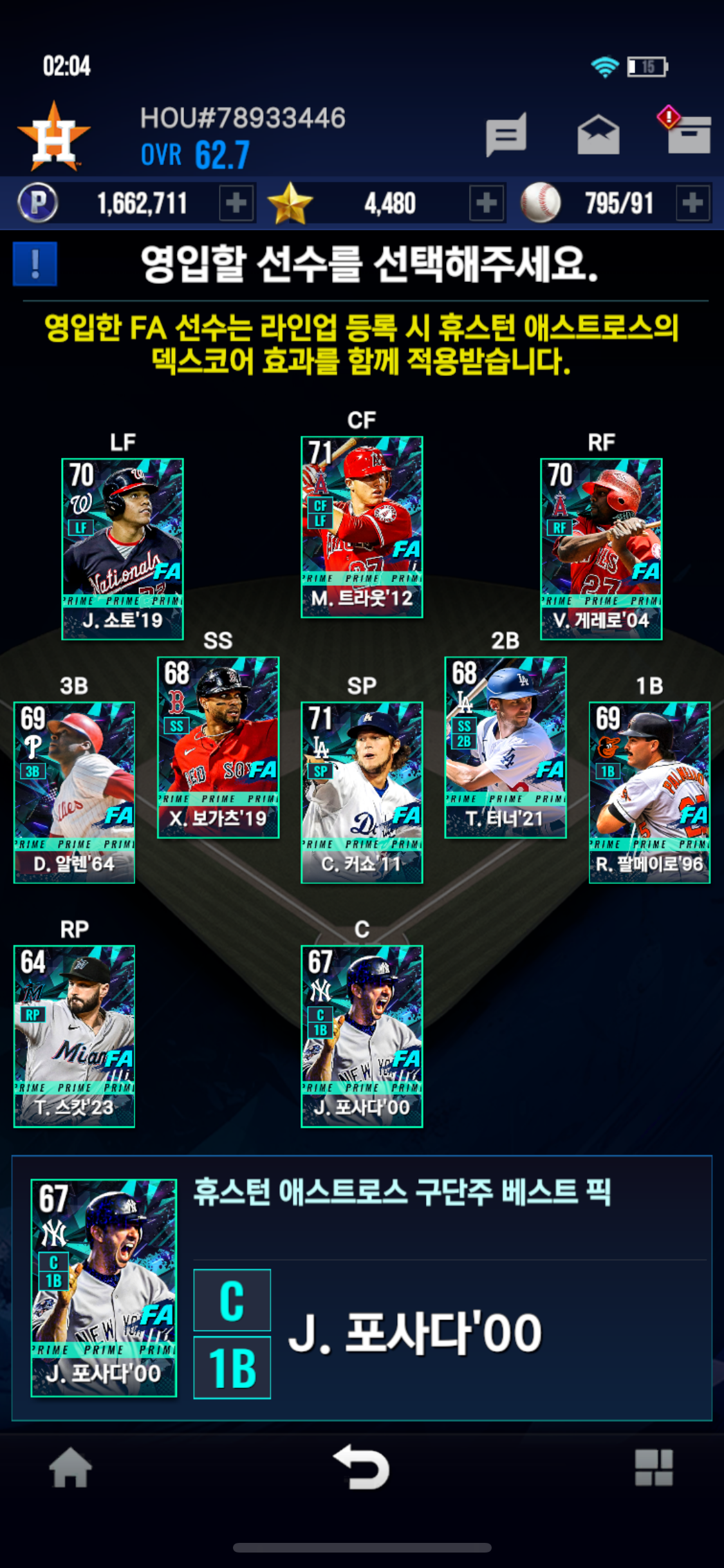
Task: Choose the R. Palmeiro '96 1B card
Action: point(649,792)
